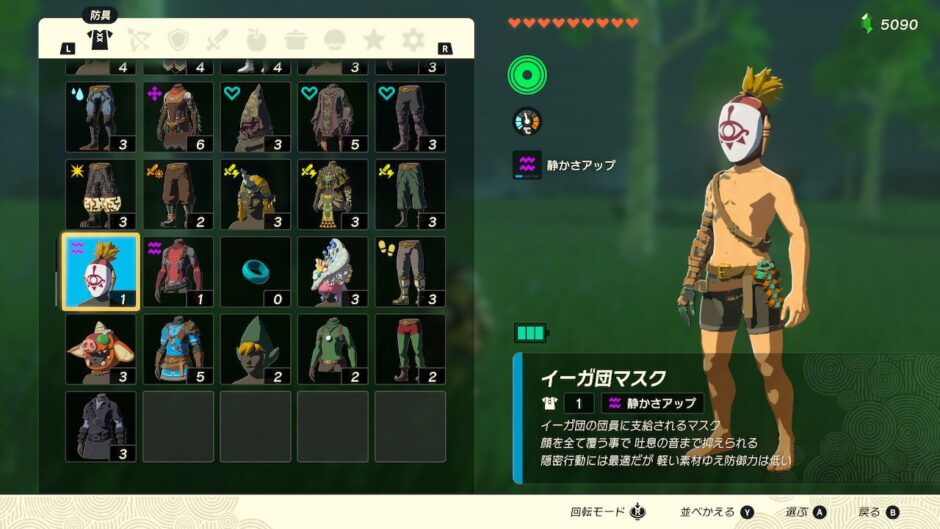940x529 pixels.
Task: Select the tan hood with heart icon
Action: [x=256, y=117]
